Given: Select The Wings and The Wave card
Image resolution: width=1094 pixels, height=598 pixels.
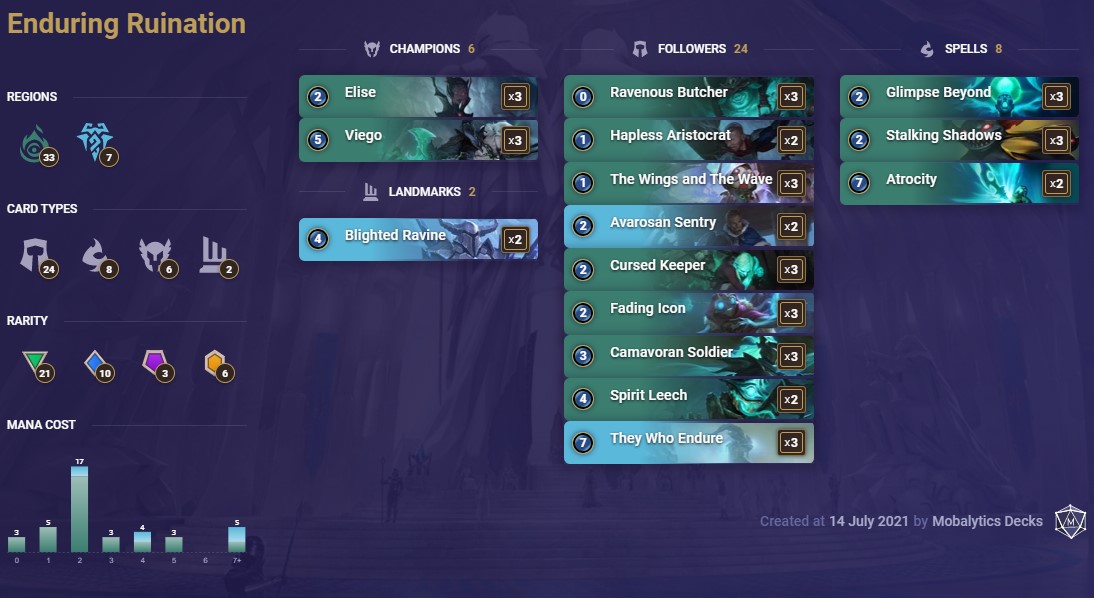Looking at the screenshot, I should pos(688,183).
